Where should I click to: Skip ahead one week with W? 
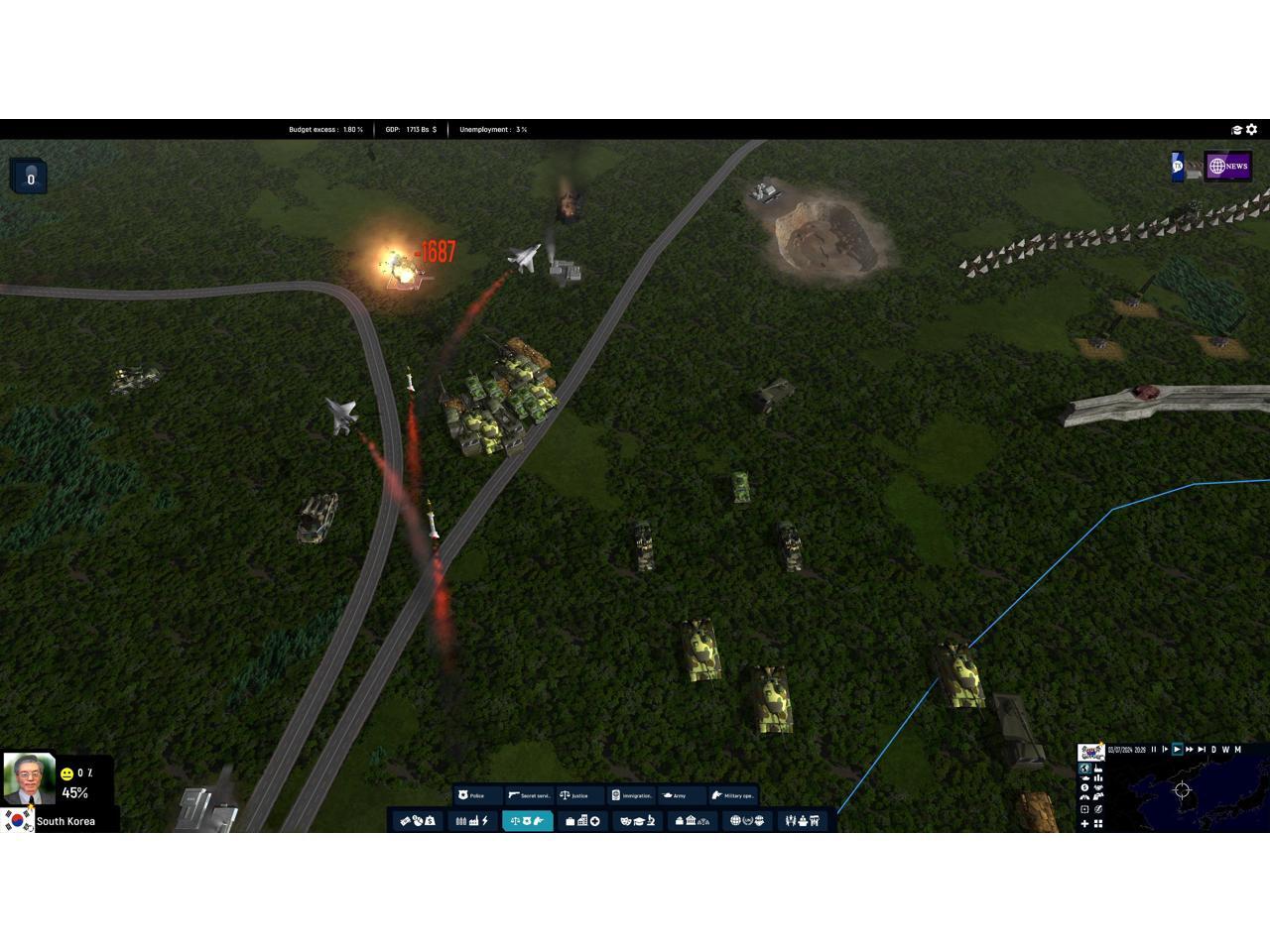click(x=1225, y=750)
